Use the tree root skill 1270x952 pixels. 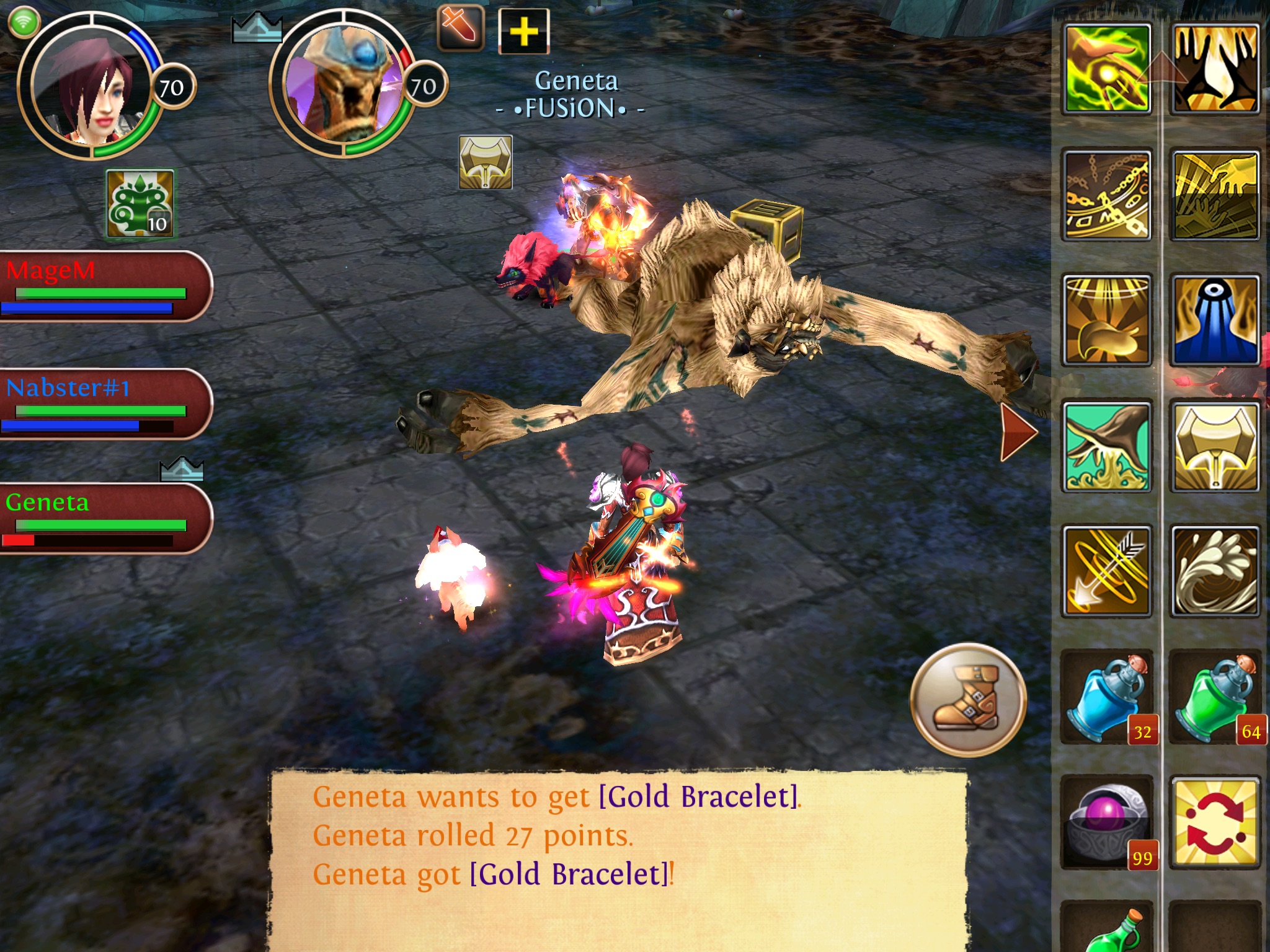click(x=1107, y=446)
